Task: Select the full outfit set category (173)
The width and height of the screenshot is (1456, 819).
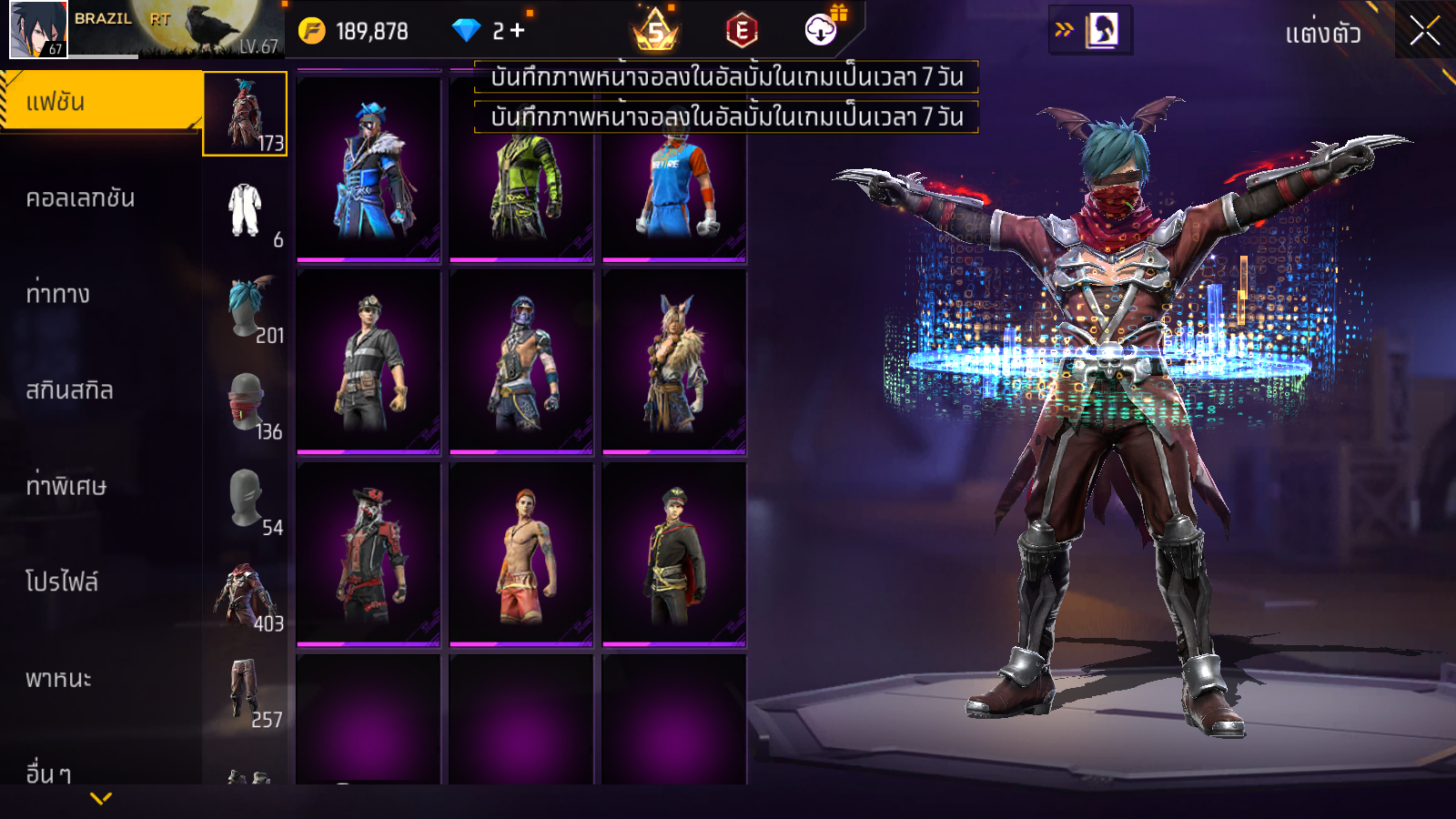Action: pos(245,114)
